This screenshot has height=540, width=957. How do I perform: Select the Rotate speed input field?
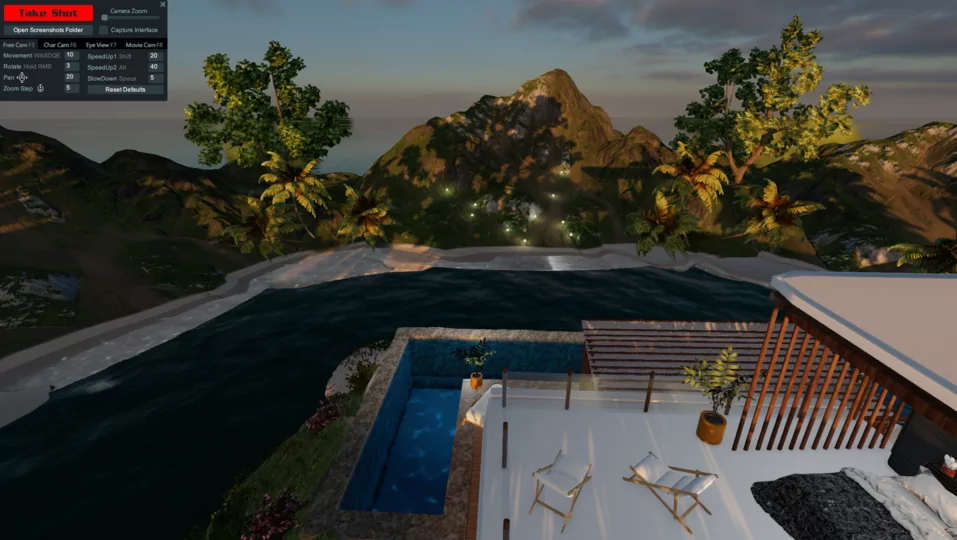click(x=71, y=66)
